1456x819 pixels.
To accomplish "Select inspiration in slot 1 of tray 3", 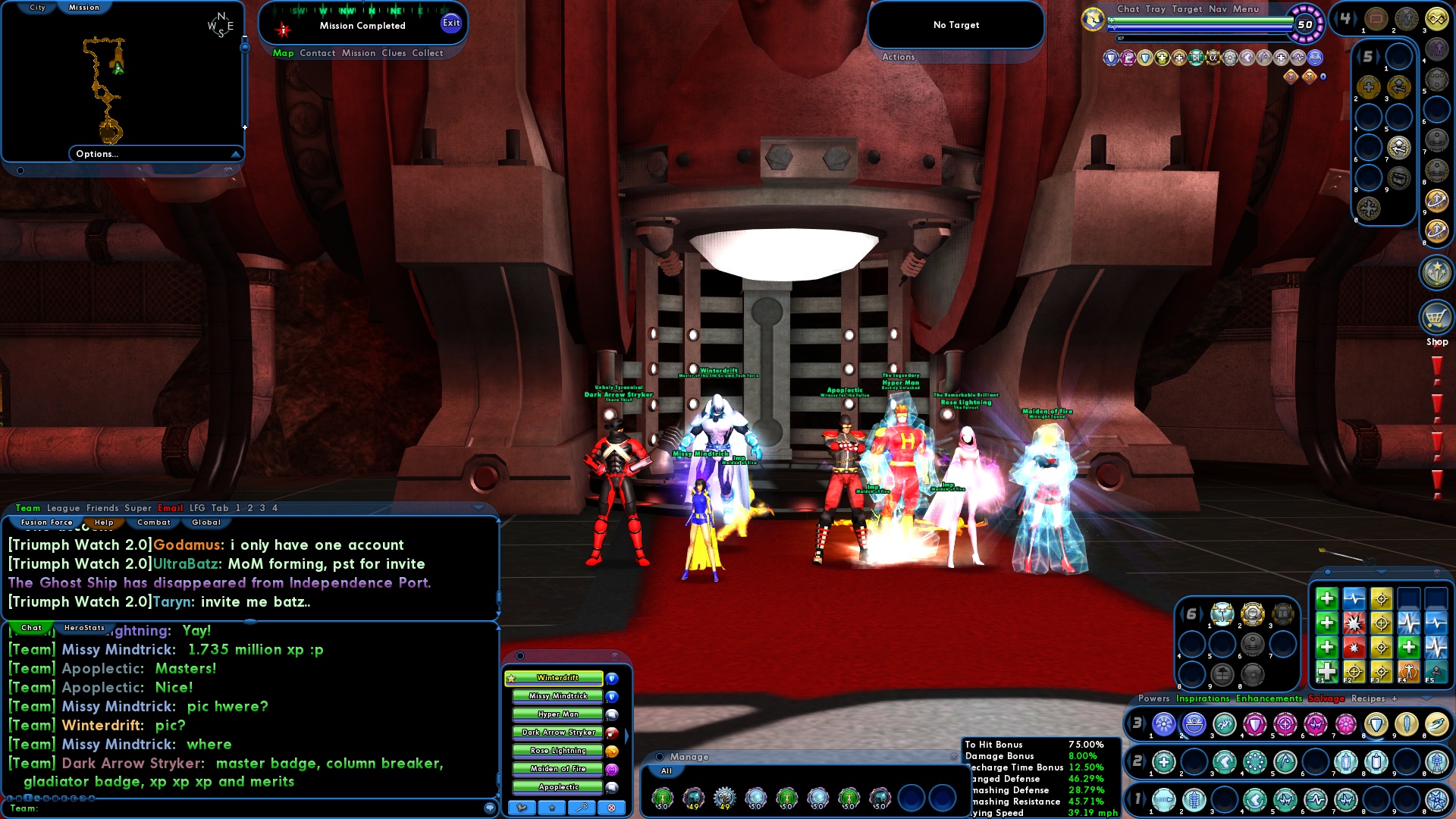I will point(1165,724).
